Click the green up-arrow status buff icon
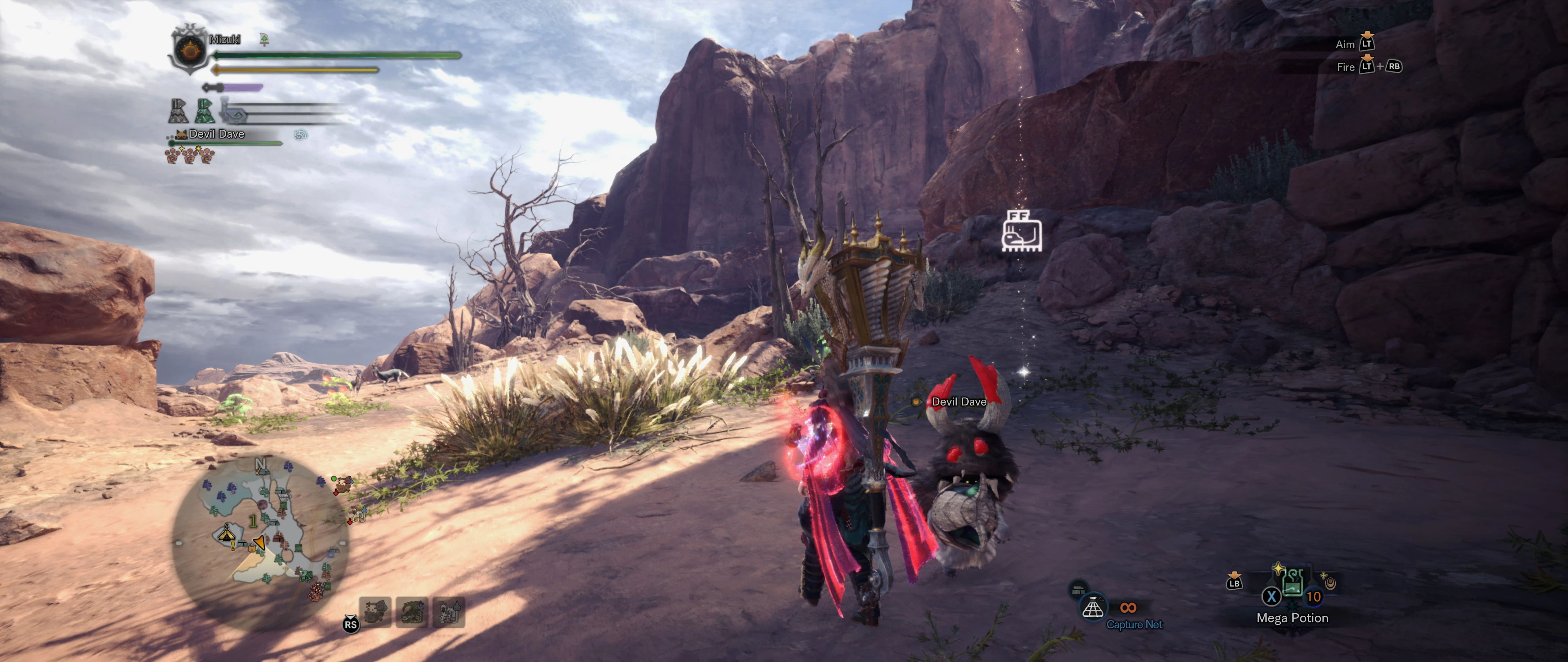This screenshot has width=1568, height=662. (264, 40)
